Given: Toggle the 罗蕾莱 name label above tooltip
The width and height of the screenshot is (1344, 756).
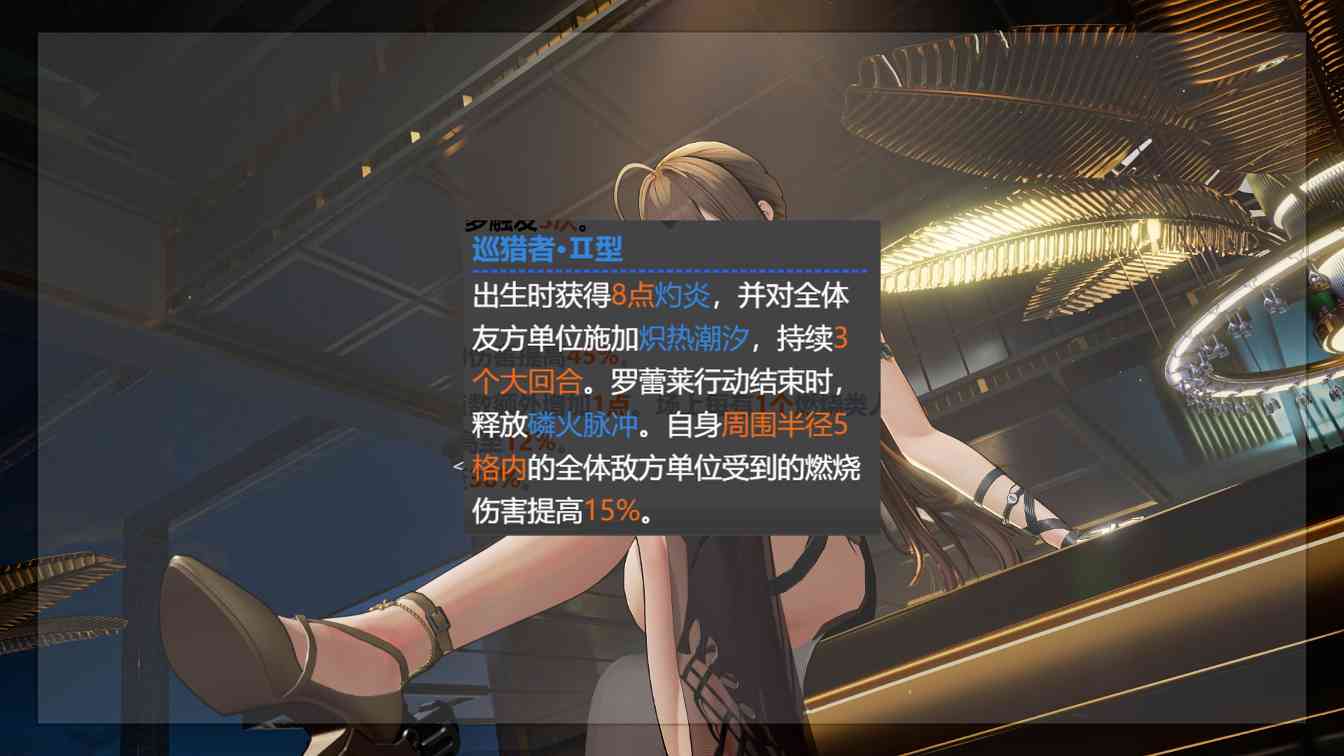Looking at the screenshot, I should 520,225.
